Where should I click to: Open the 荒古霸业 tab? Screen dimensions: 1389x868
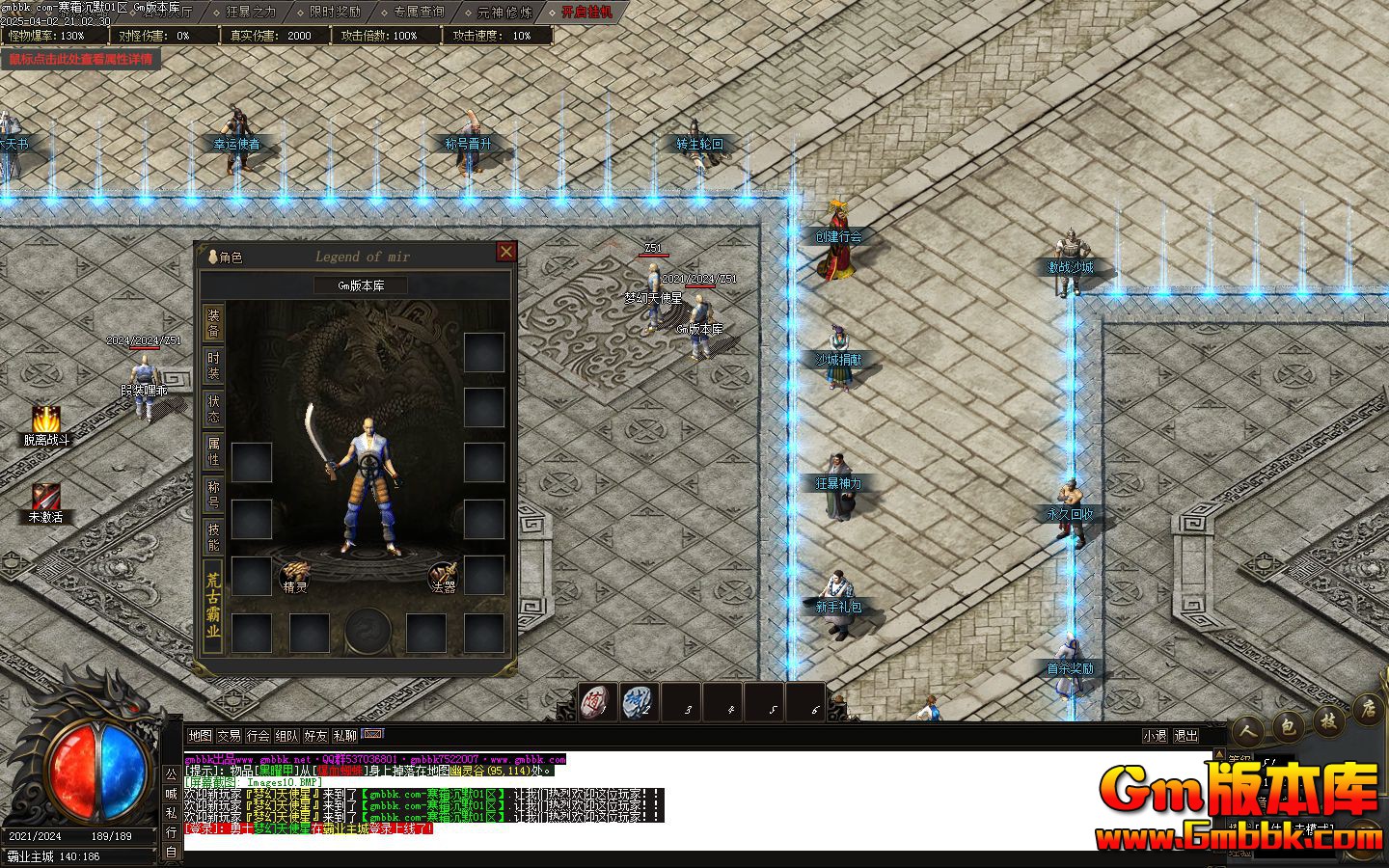click(213, 606)
